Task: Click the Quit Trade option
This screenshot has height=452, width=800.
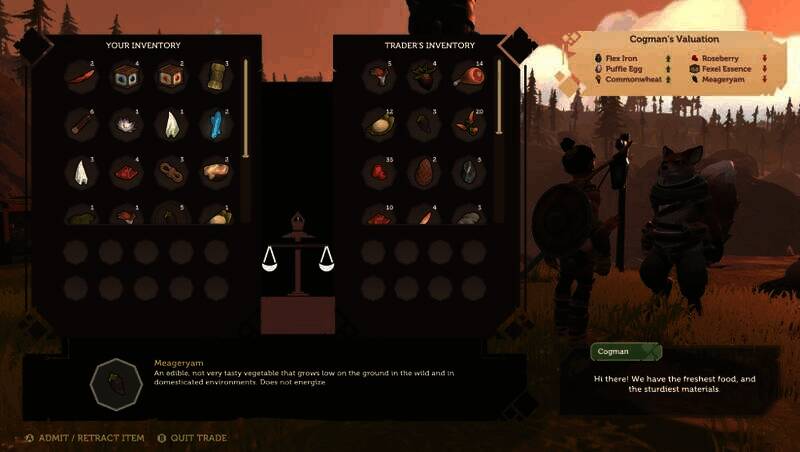Action: pos(197,438)
